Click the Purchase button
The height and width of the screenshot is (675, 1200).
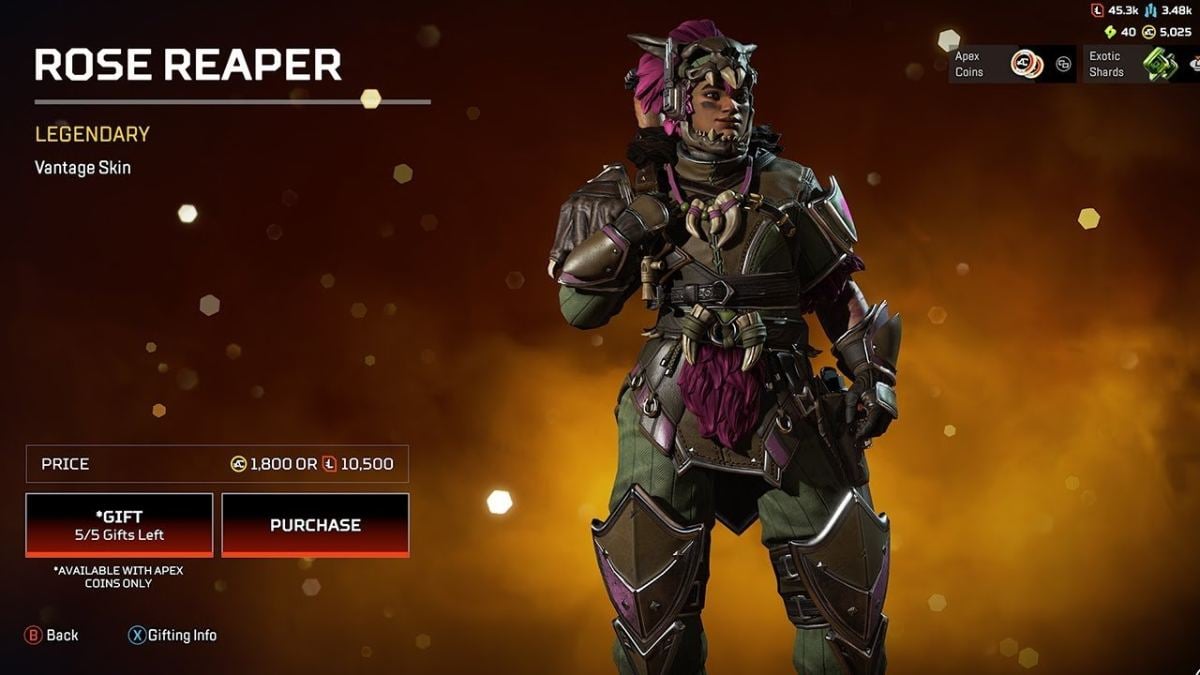click(x=315, y=525)
